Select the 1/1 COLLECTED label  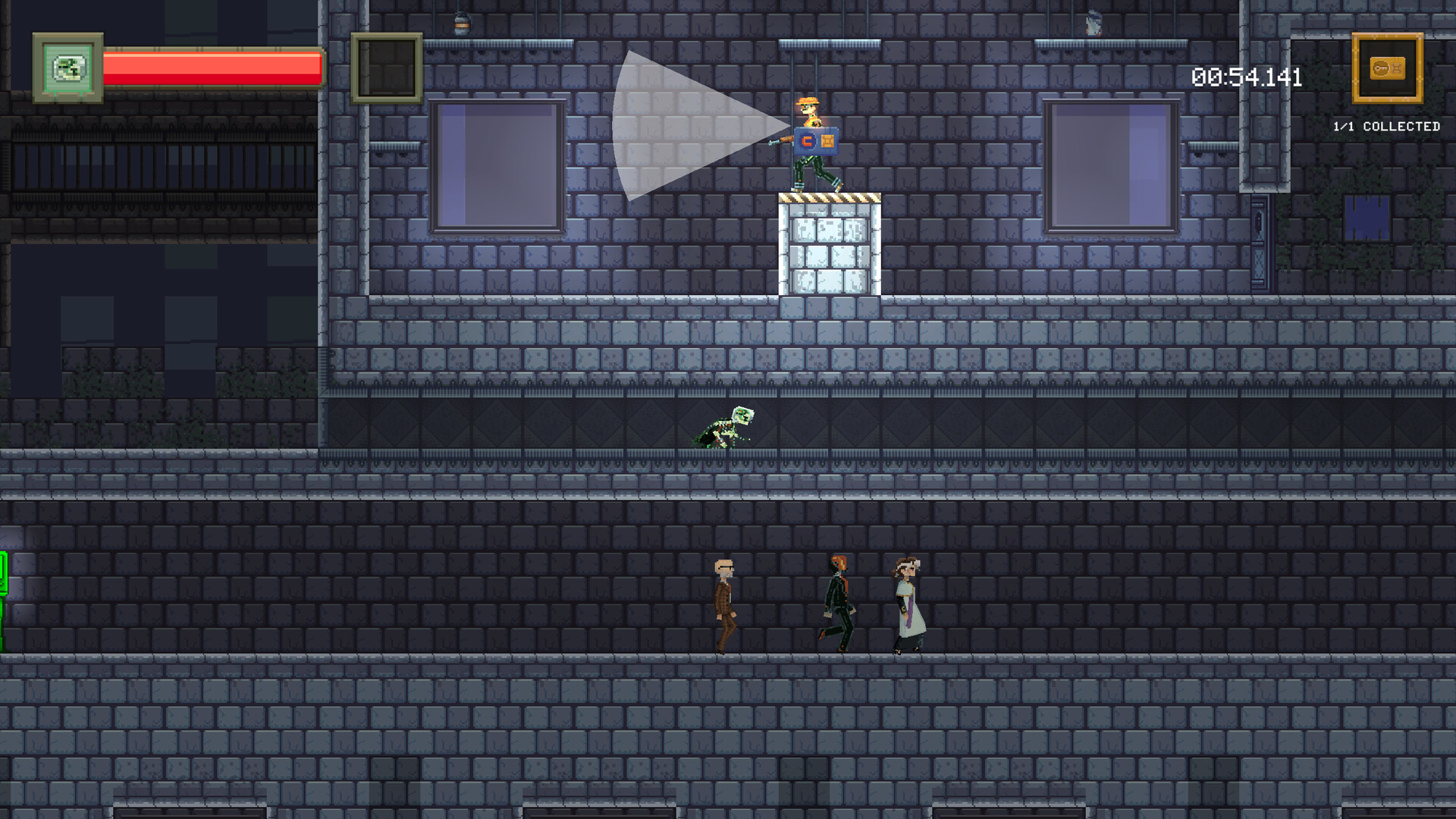[1386, 125]
